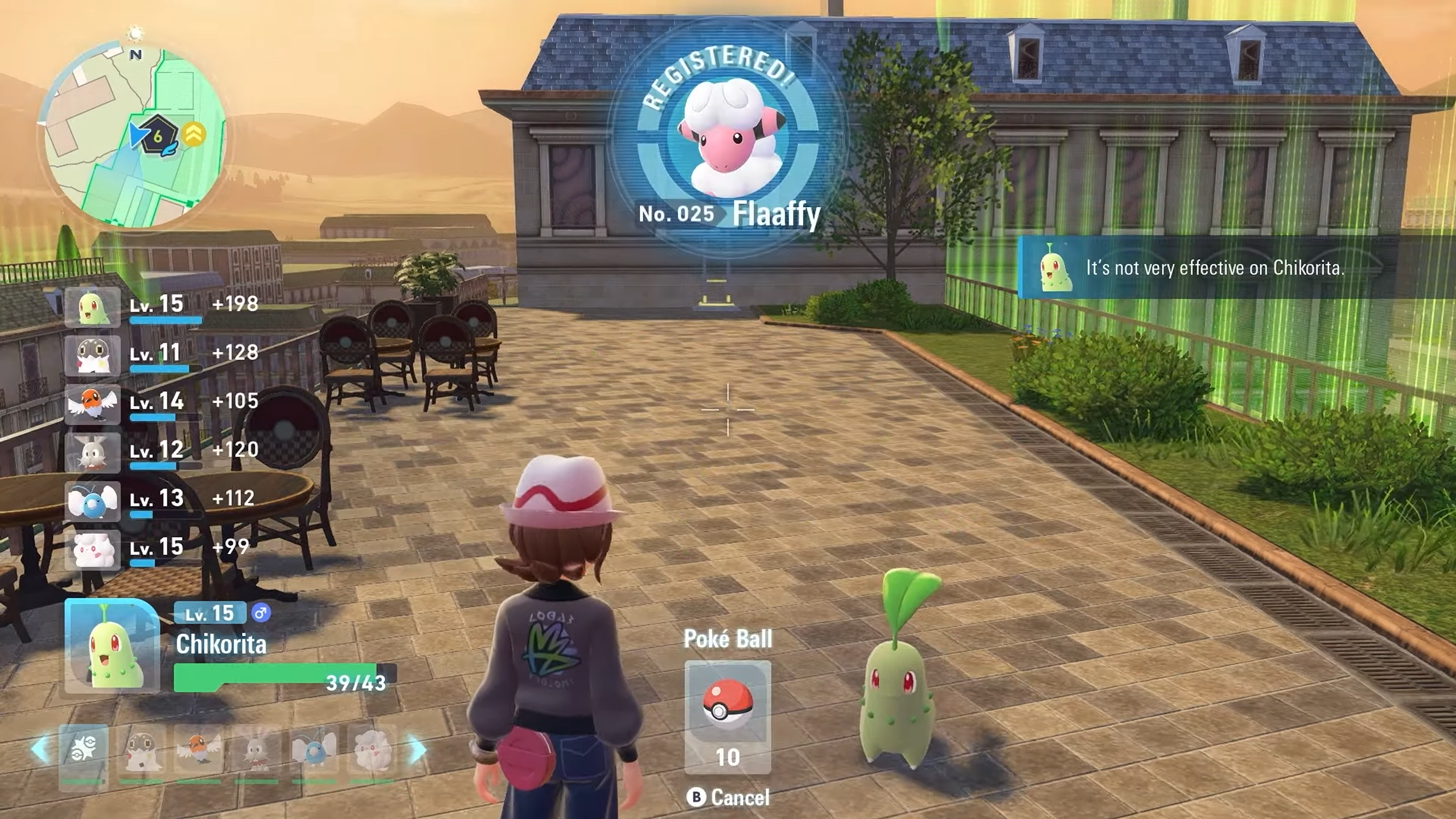Click the hexagonal zone 6 minimap marker
Viewport: 1456px width, 819px height.
coord(158,135)
